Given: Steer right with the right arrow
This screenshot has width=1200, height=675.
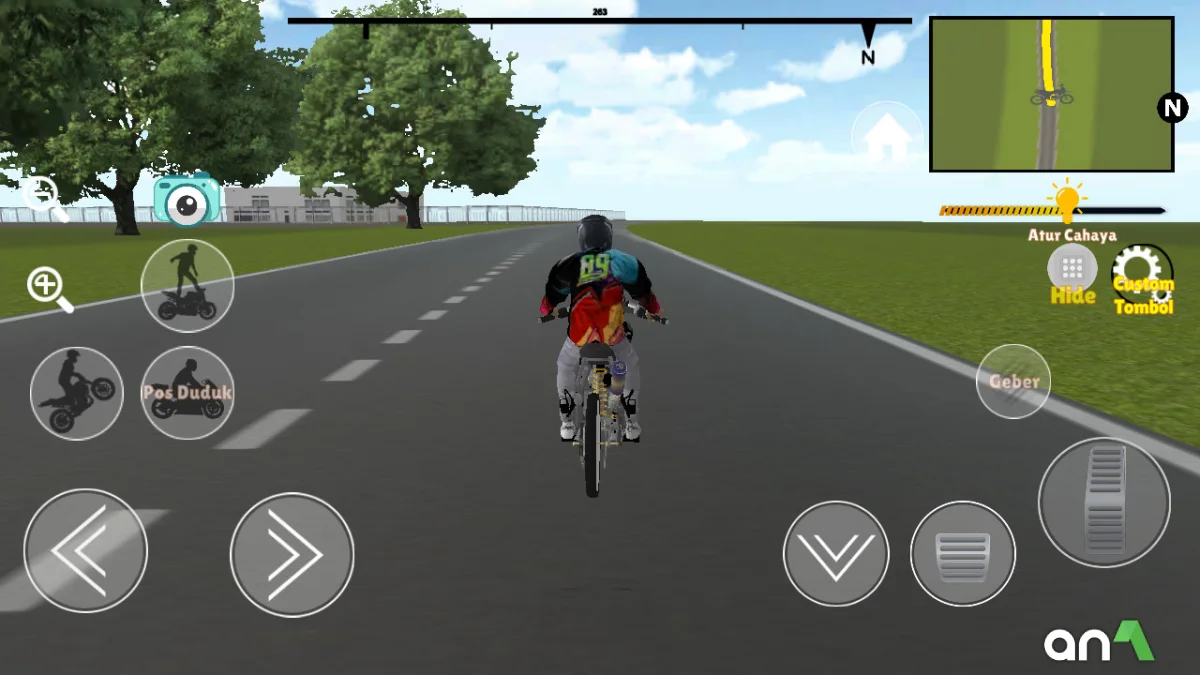Looking at the screenshot, I should pos(292,554).
